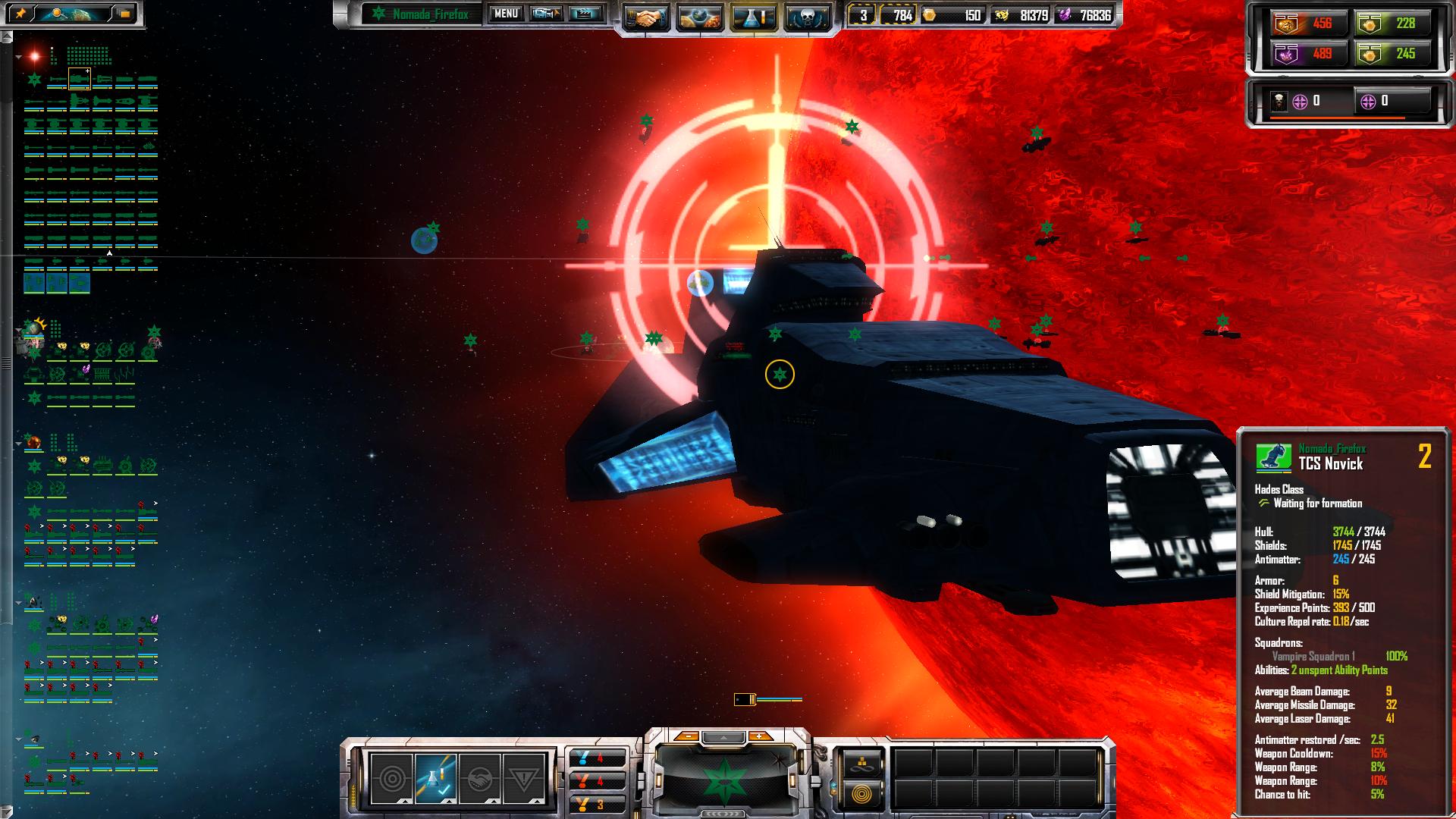Click the camera view button
Viewport: 1456px width, 819px height.
[x=546, y=14]
